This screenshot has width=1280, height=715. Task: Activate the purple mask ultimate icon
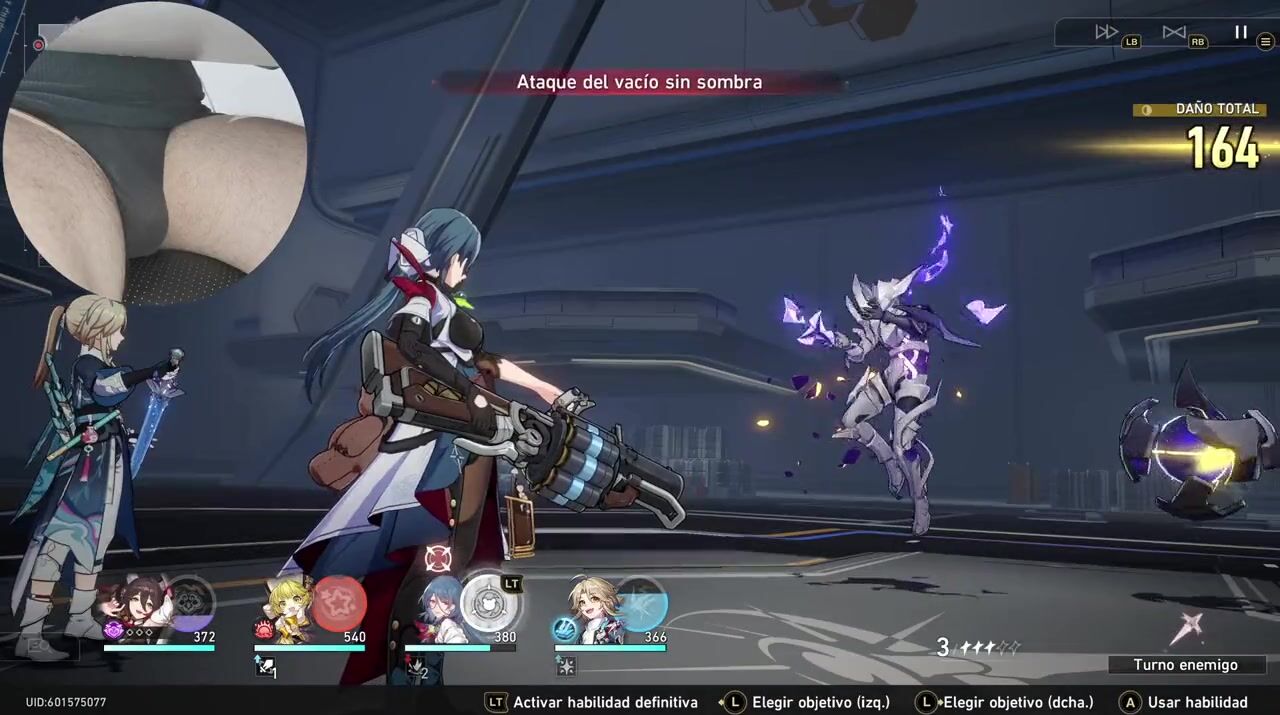pyautogui.click(x=189, y=602)
